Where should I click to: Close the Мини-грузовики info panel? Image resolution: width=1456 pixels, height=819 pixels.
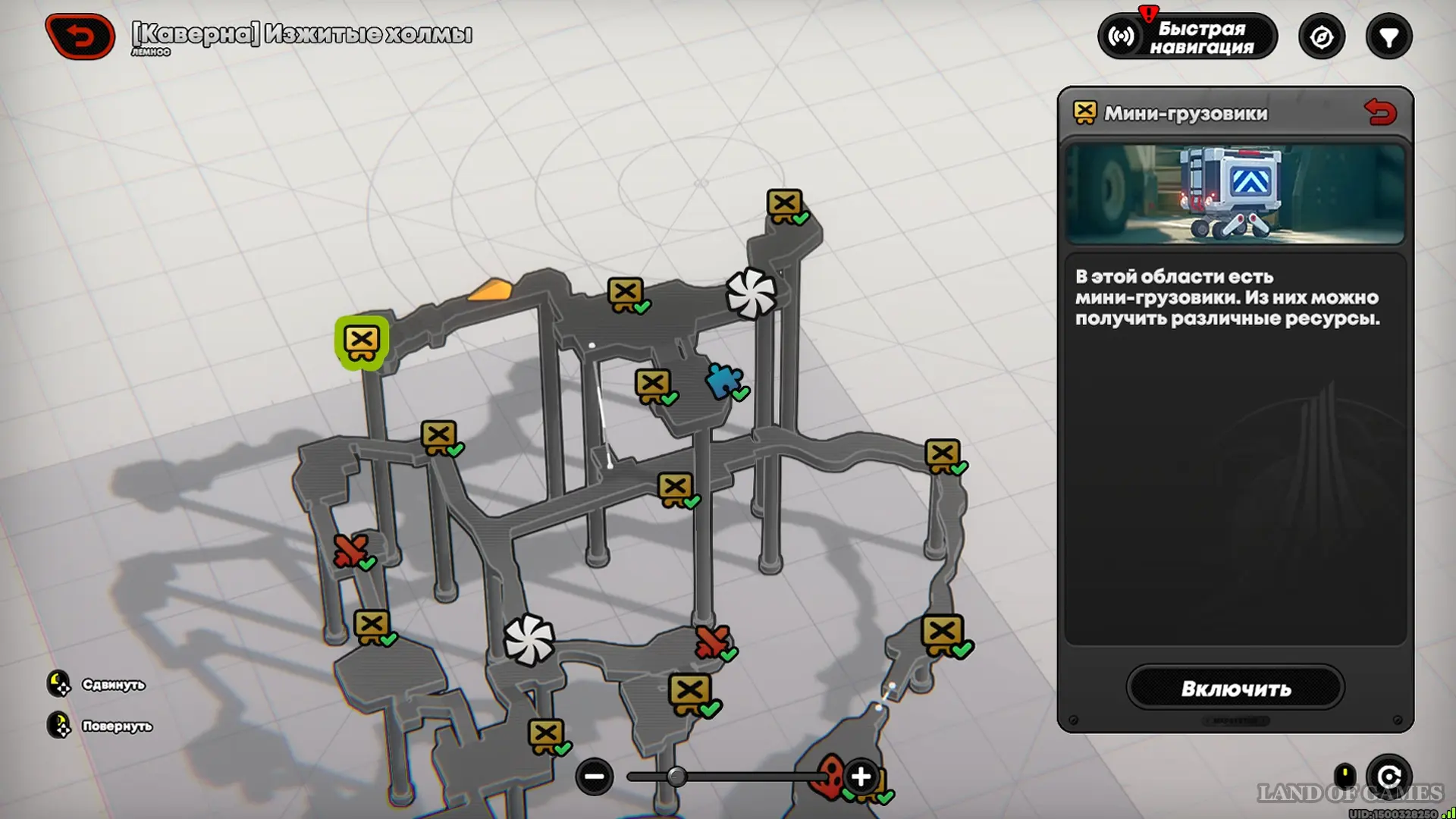1380,113
